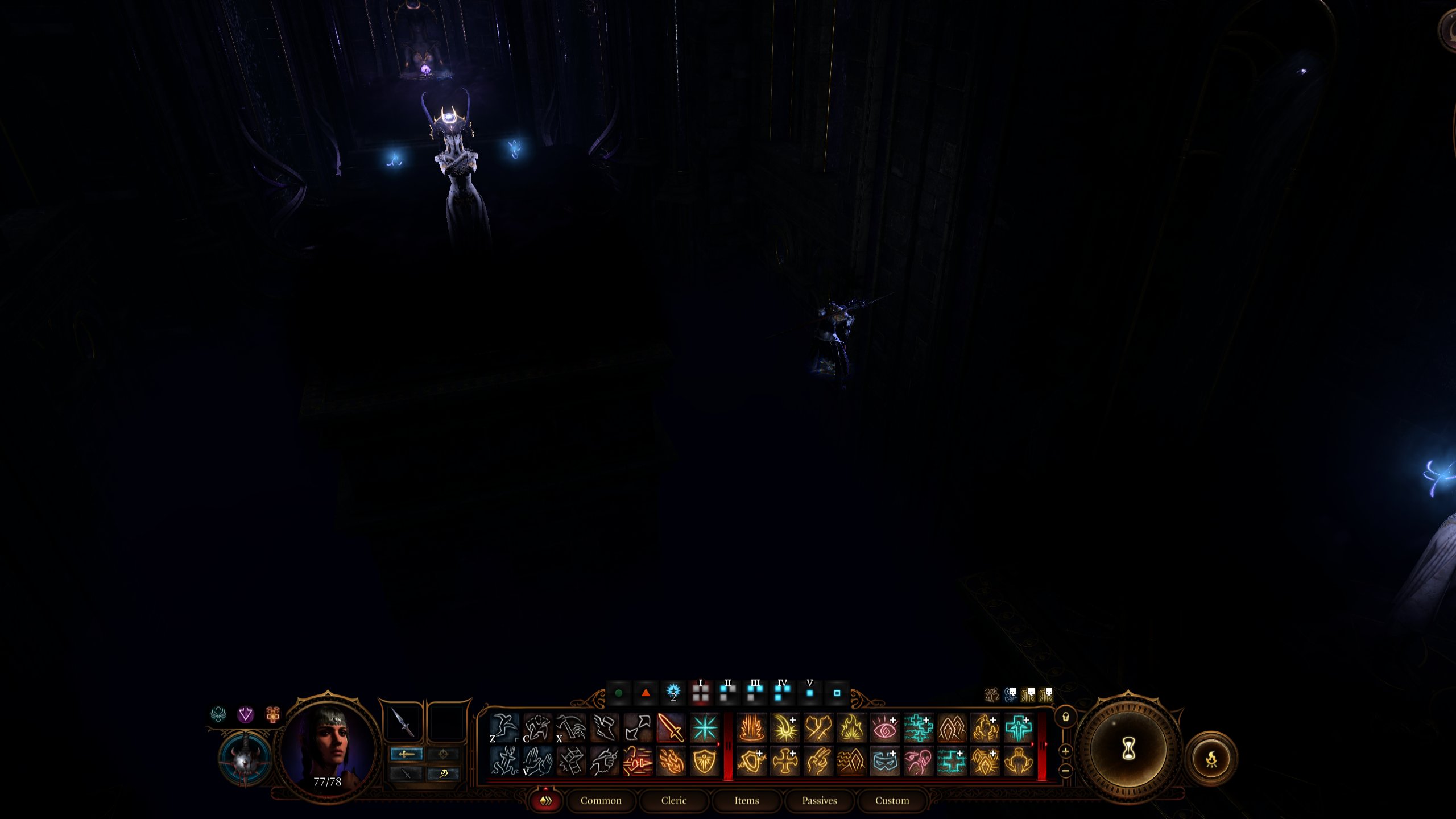Expand the hotbar upward with the small arrow above the tabs
This screenshot has height=819, width=1456.
pos(545,788)
